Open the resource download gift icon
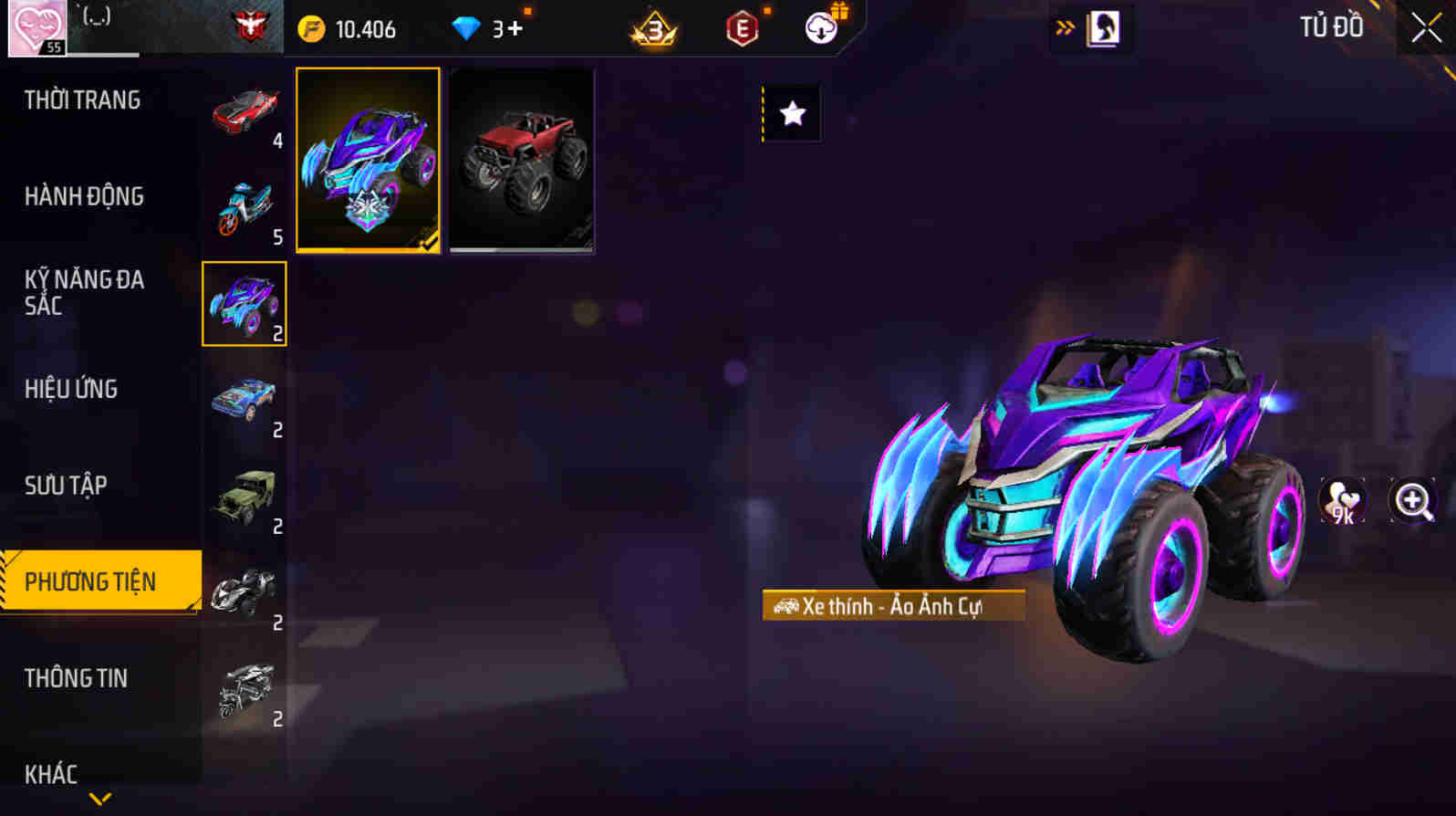 [820, 28]
